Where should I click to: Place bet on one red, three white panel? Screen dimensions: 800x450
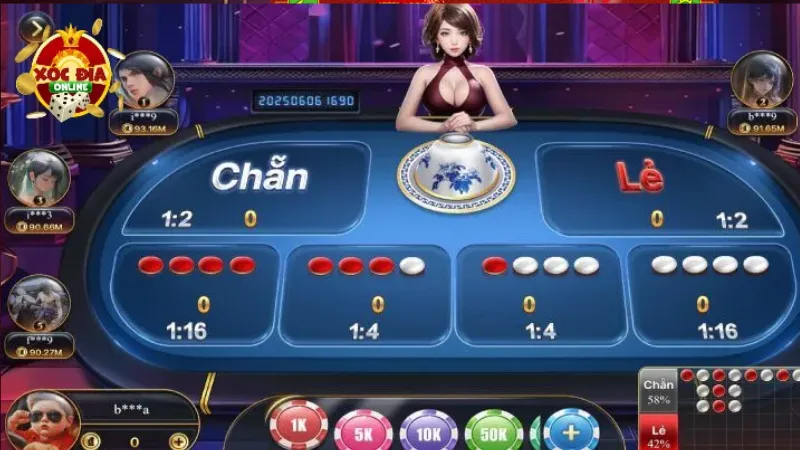[x=540, y=294]
